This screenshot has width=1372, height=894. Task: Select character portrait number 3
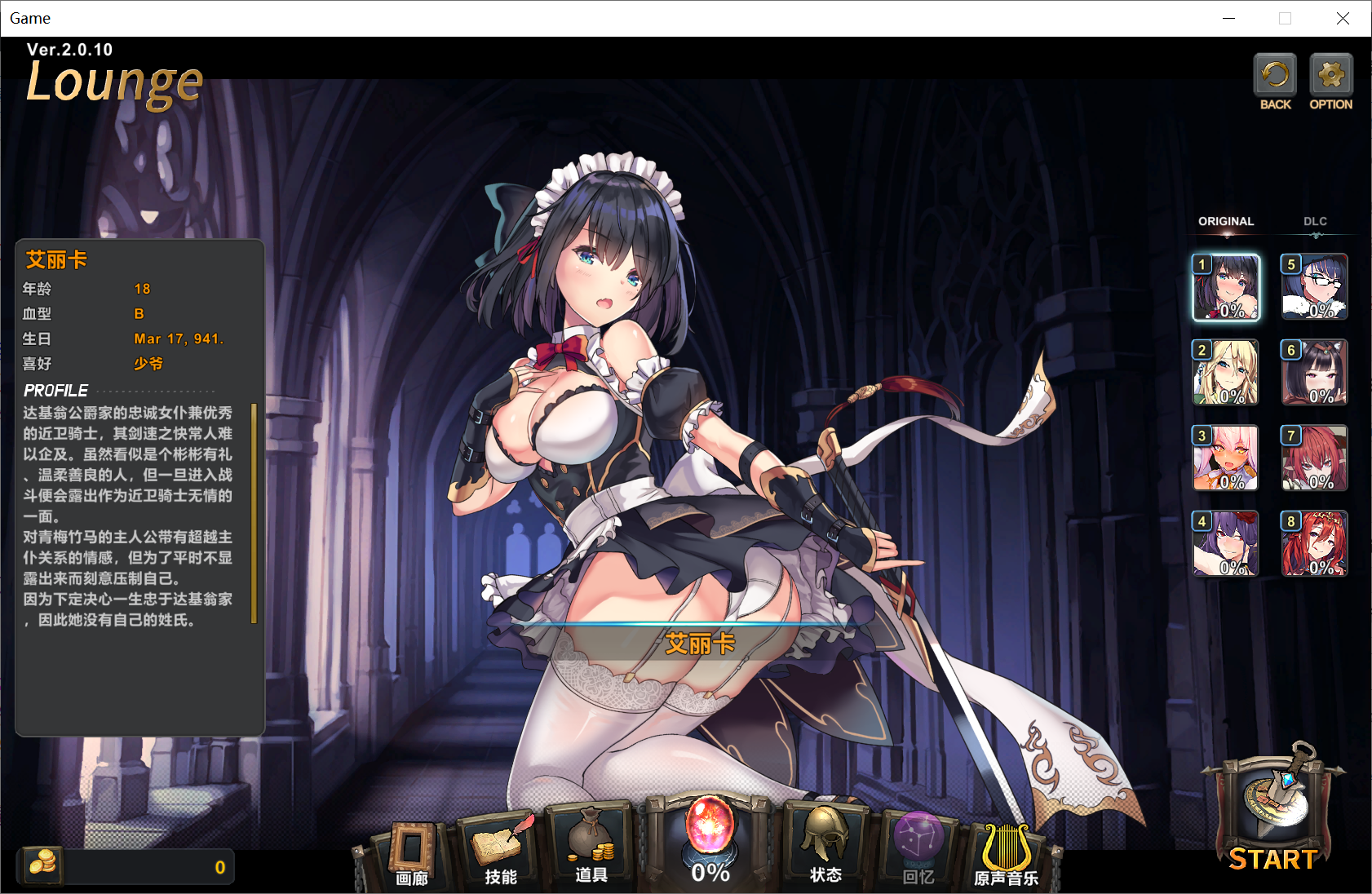[1226, 458]
